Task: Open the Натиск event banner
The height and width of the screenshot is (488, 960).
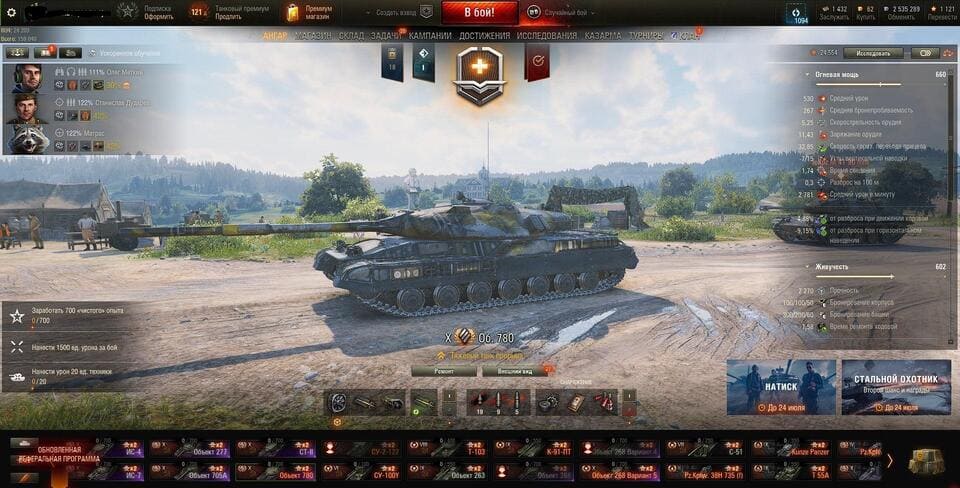Action: pos(780,387)
